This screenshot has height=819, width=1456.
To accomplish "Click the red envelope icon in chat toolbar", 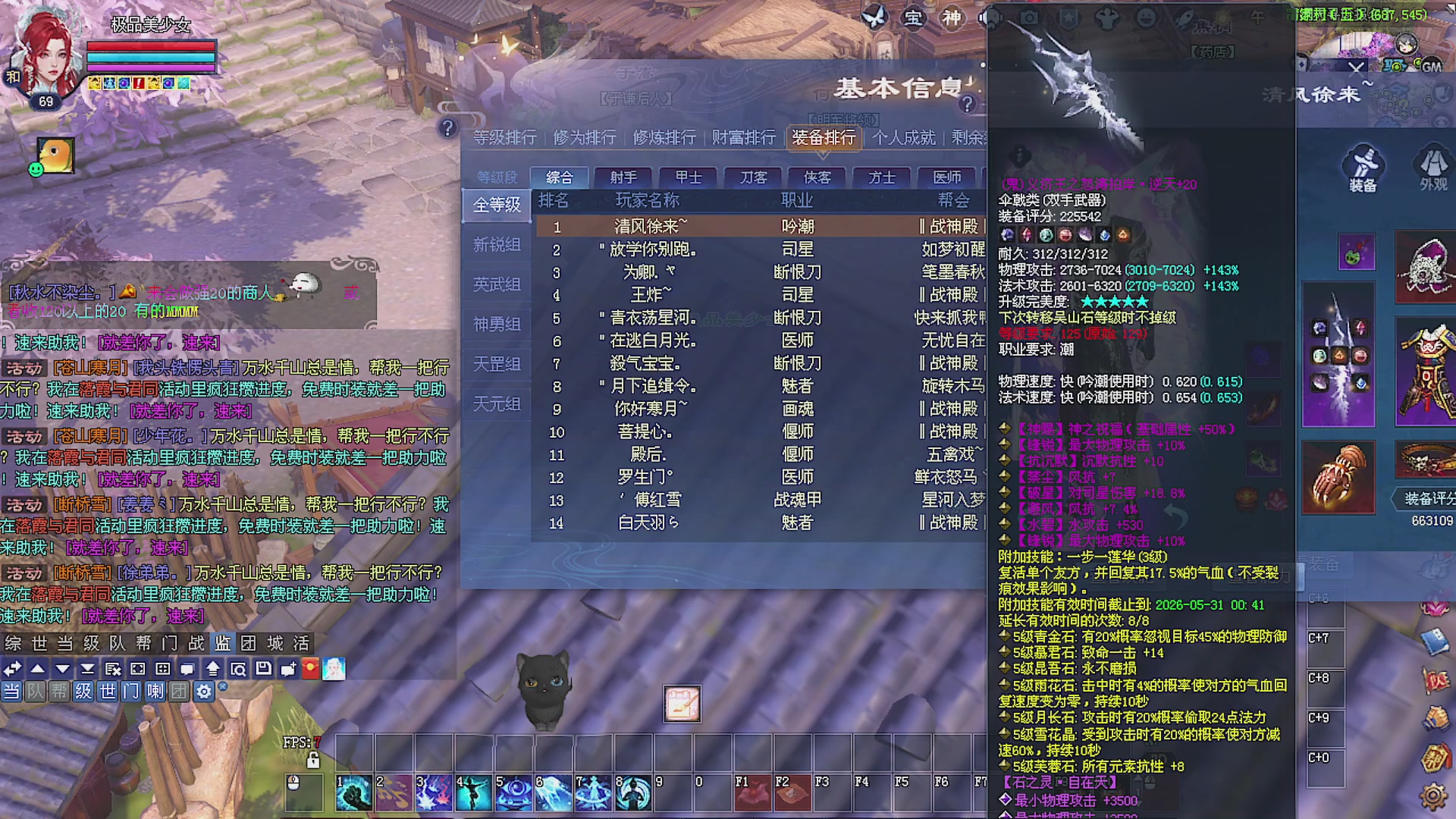I will pos(309,668).
